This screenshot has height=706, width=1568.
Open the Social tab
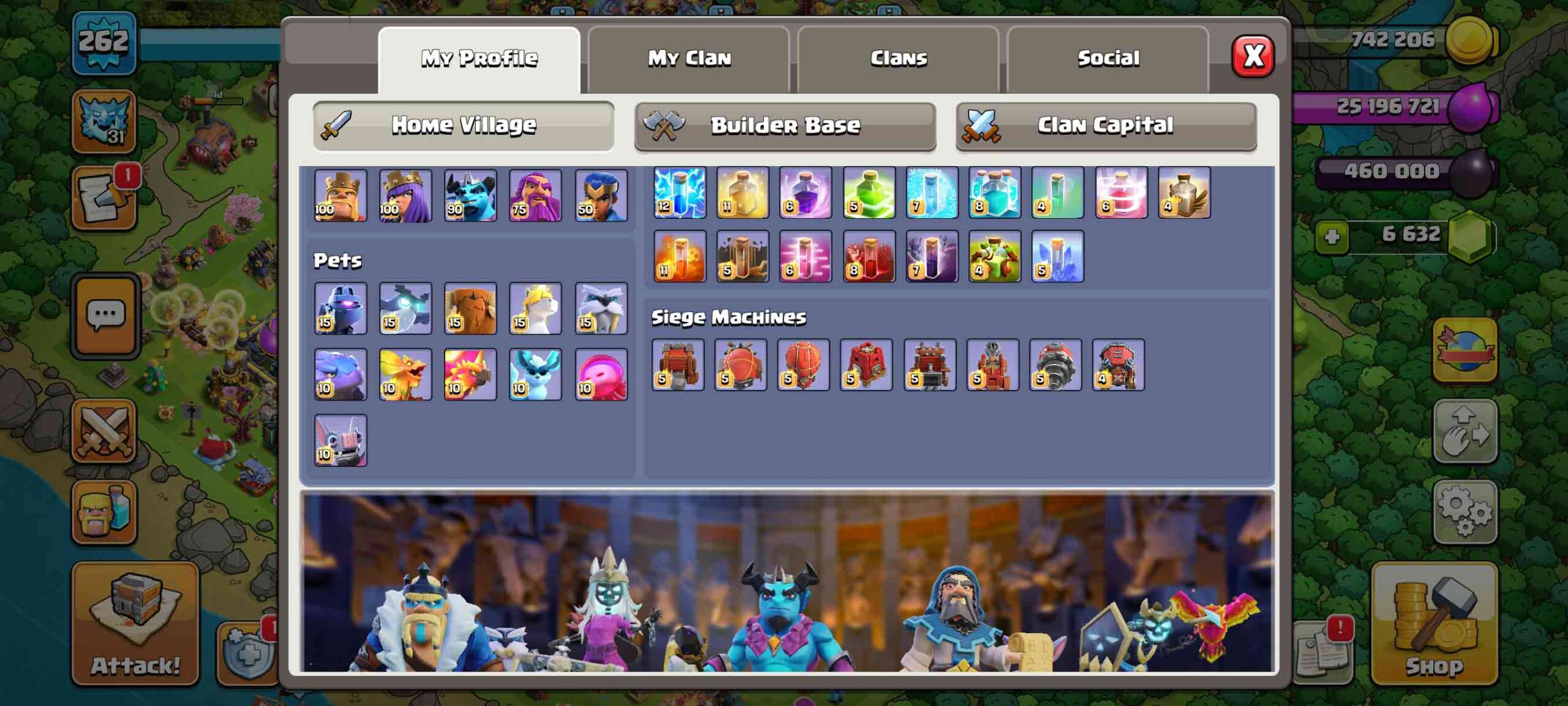tap(1109, 58)
